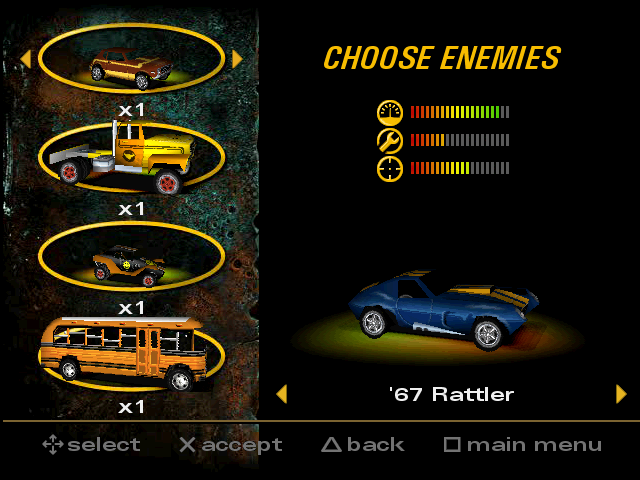Screen dimensions: 640x480
Task: Cycle to the previous car before '67 Rattler
Action: point(281,394)
